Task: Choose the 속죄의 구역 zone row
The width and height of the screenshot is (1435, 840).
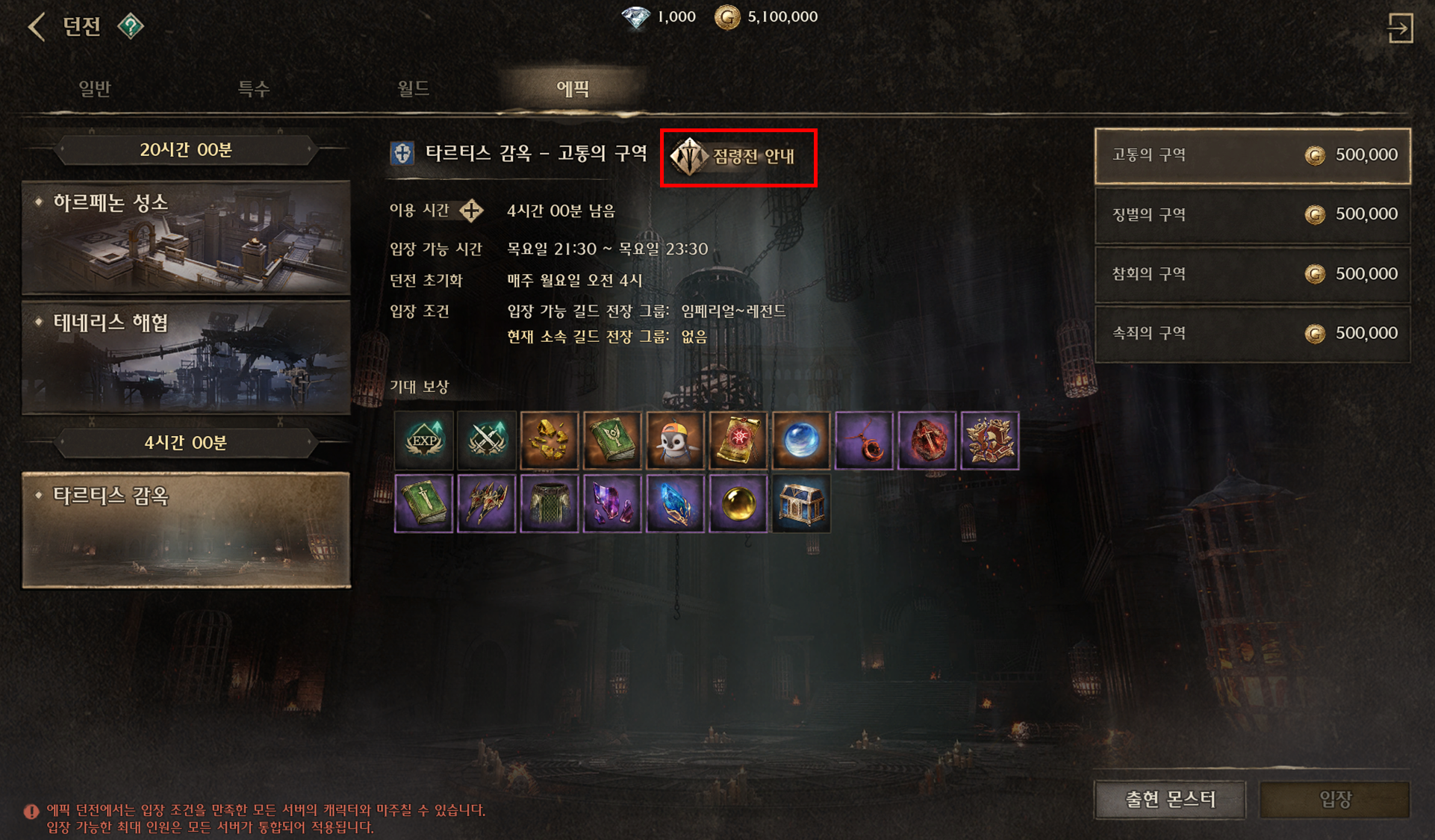Action: (x=1252, y=334)
